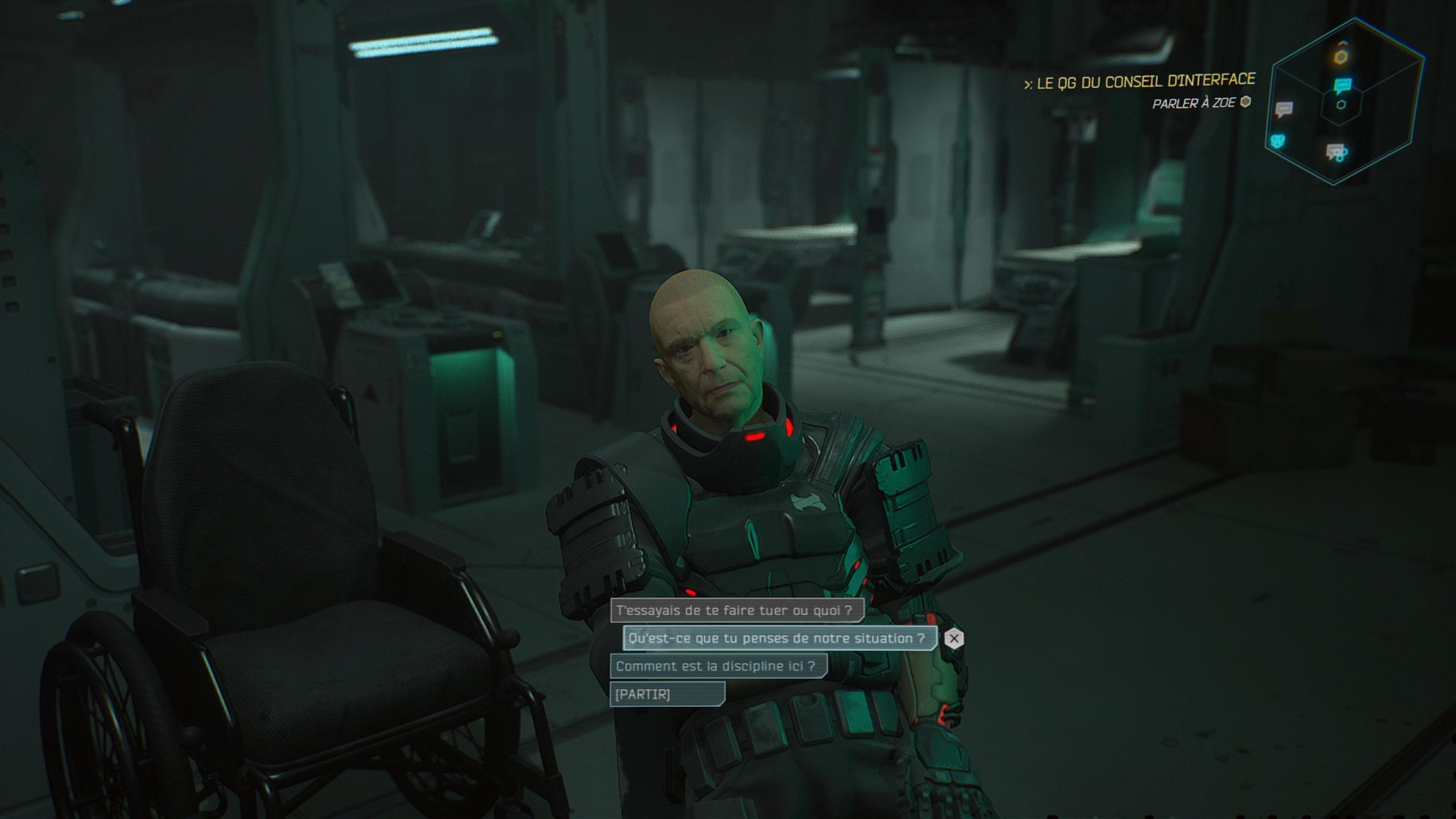The width and height of the screenshot is (1456, 819).
Task: Select "Qu'est-ce que tu penses de notre situation ?"
Action: pos(779,639)
